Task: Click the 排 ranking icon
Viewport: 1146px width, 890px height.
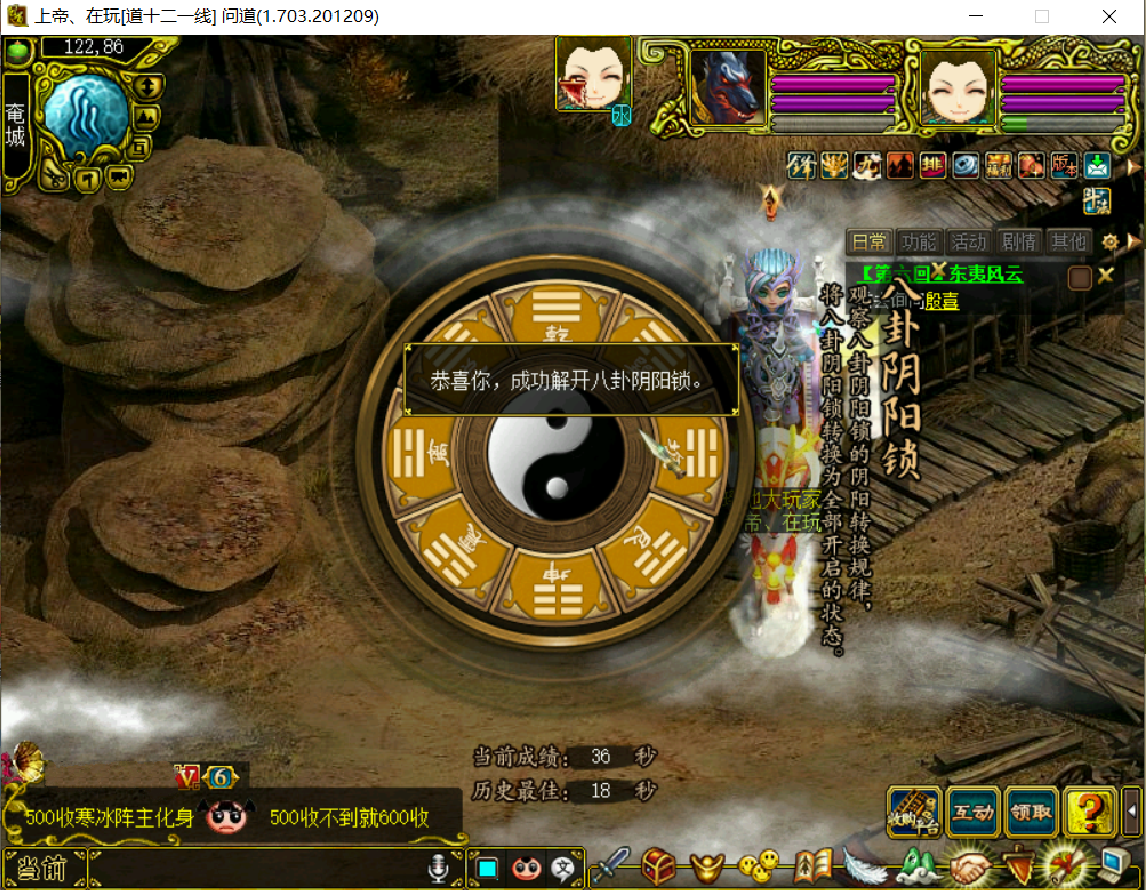Action: coord(932,165)
